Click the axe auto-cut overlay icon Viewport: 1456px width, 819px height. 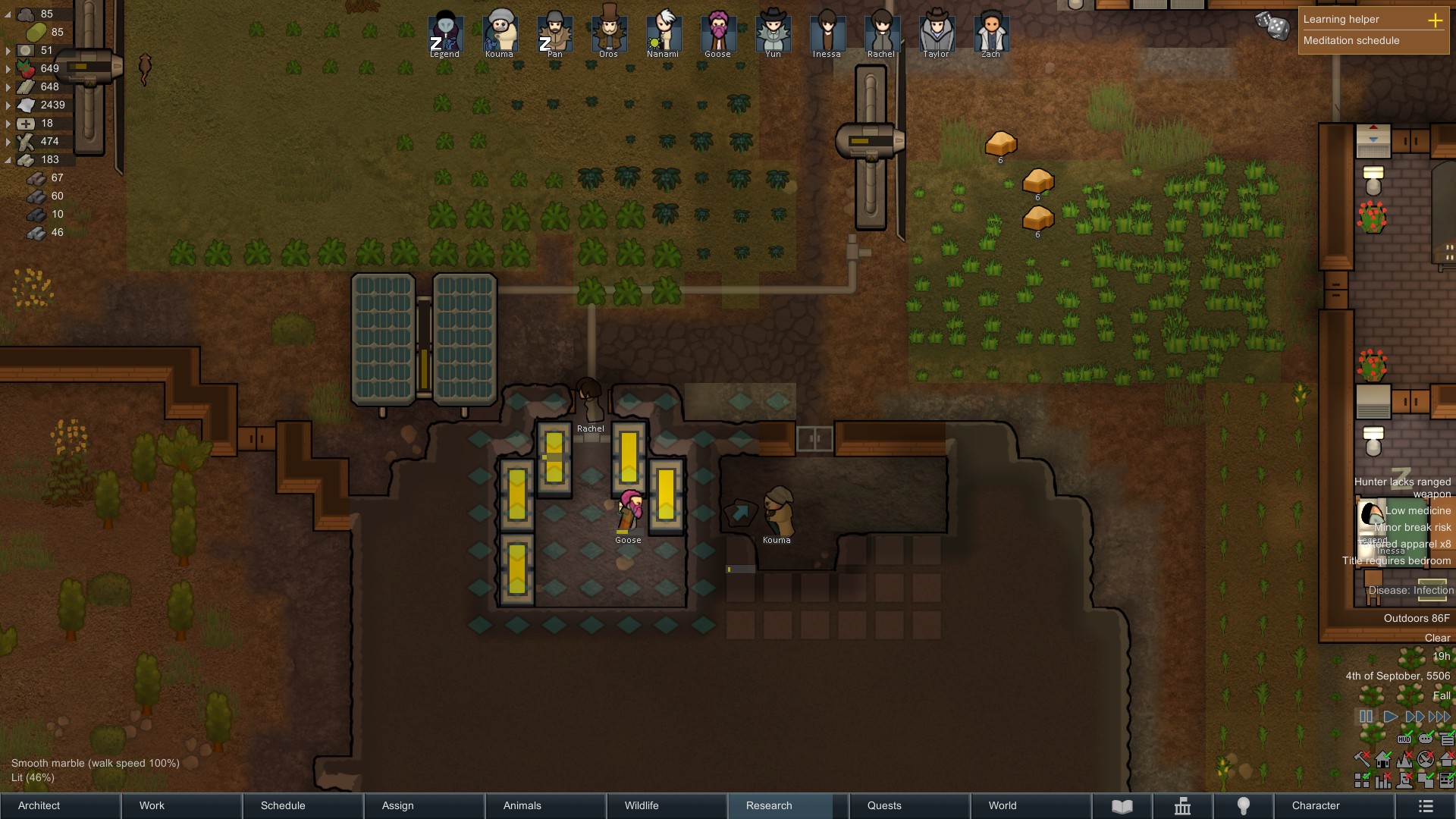1360,758
